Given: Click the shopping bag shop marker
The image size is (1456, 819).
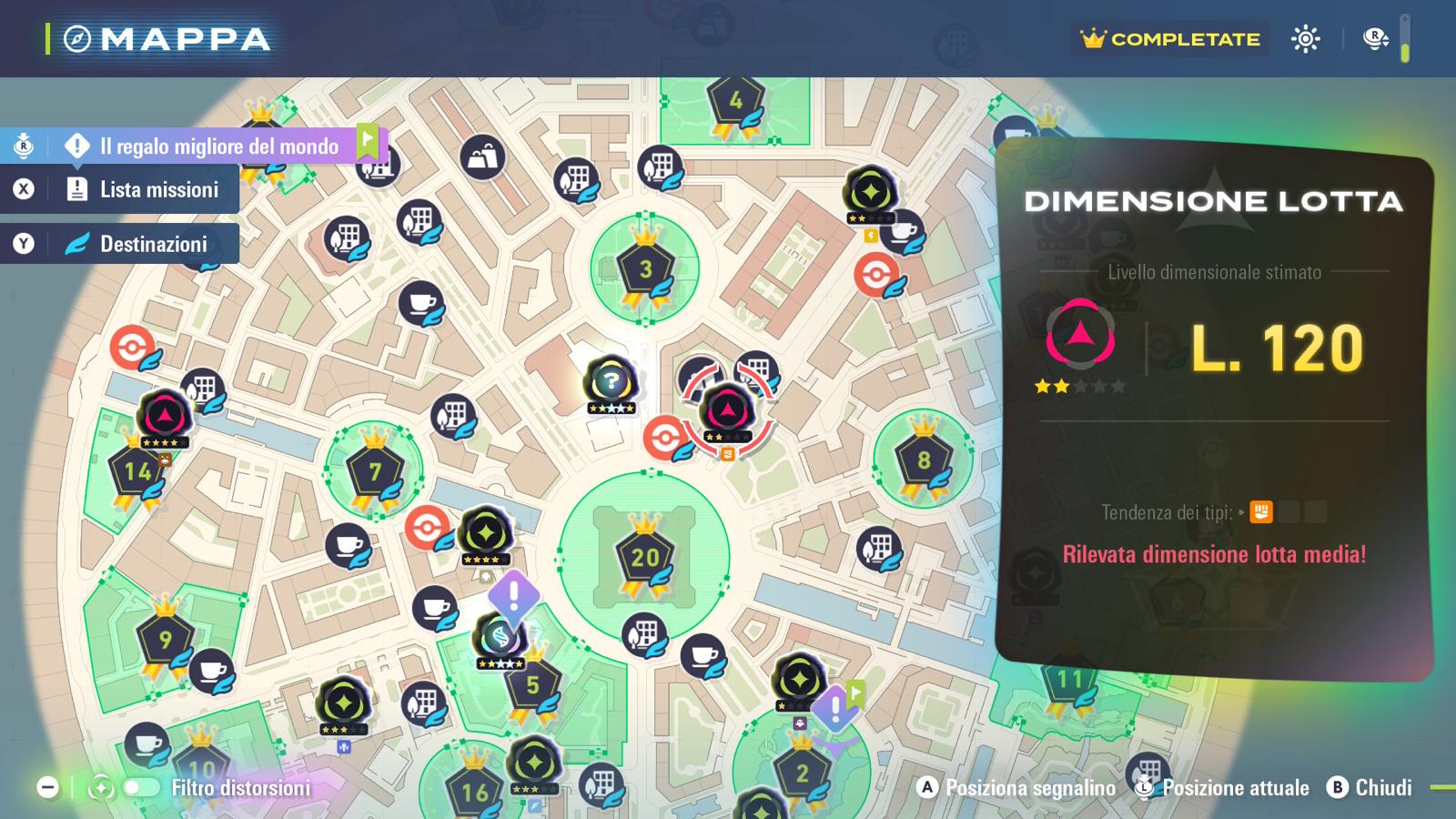Looking at the screenshot, I should 482,157.
